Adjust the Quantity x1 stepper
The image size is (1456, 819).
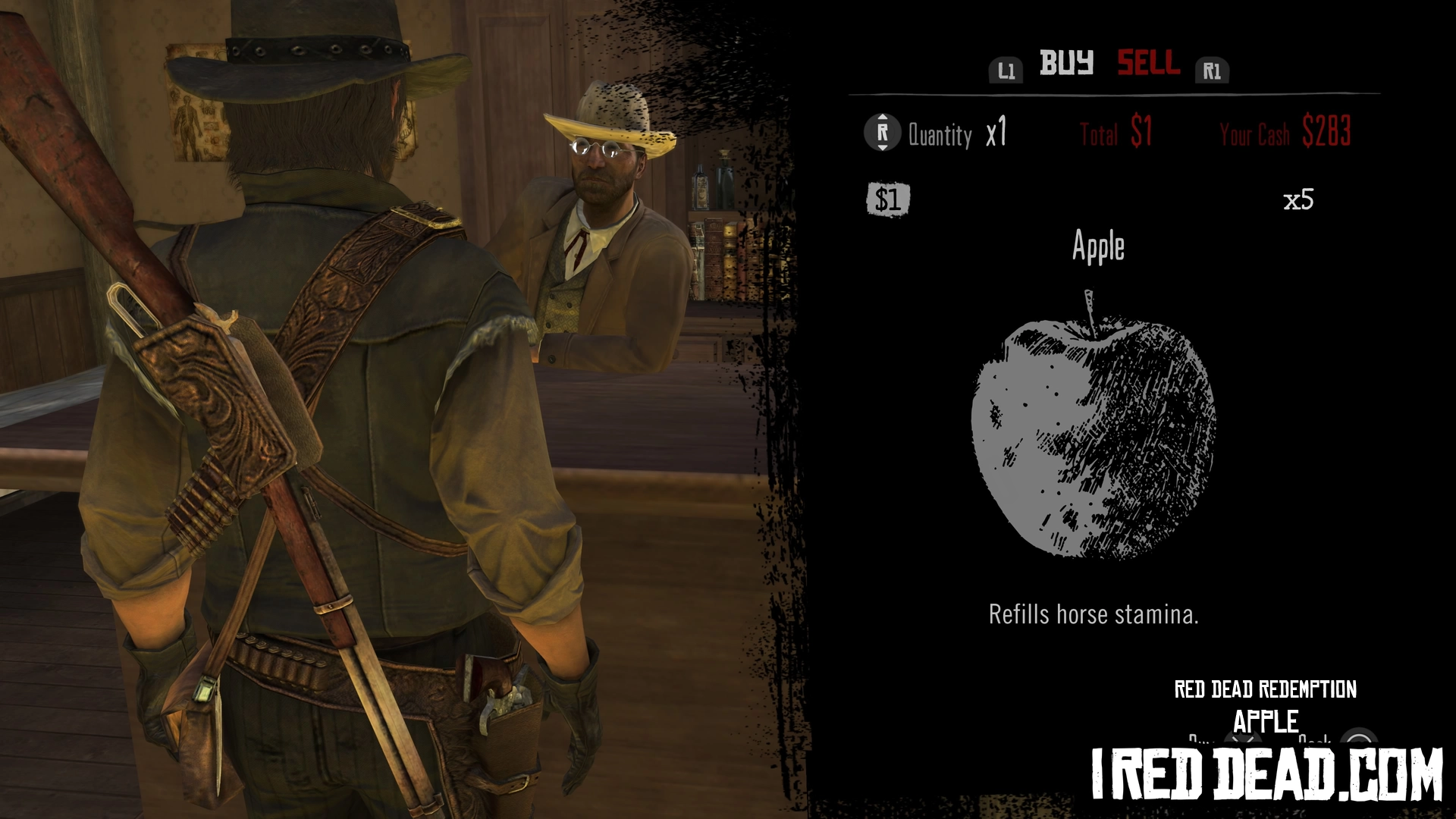882,133
